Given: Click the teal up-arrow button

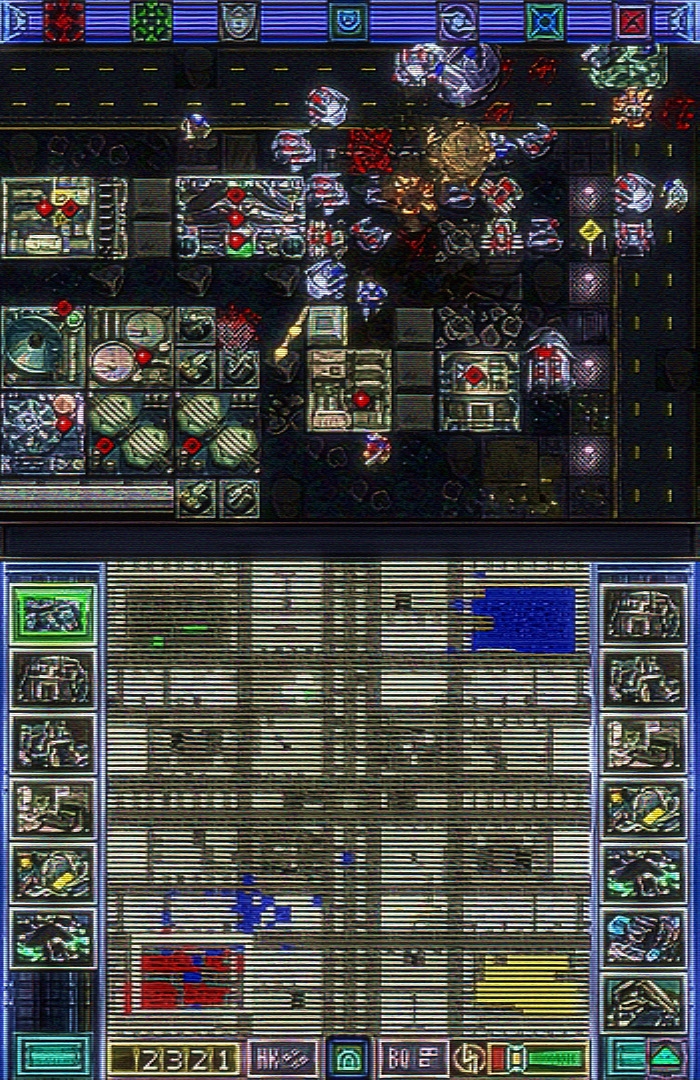Looking at the screenshot, I should 667,1056.
